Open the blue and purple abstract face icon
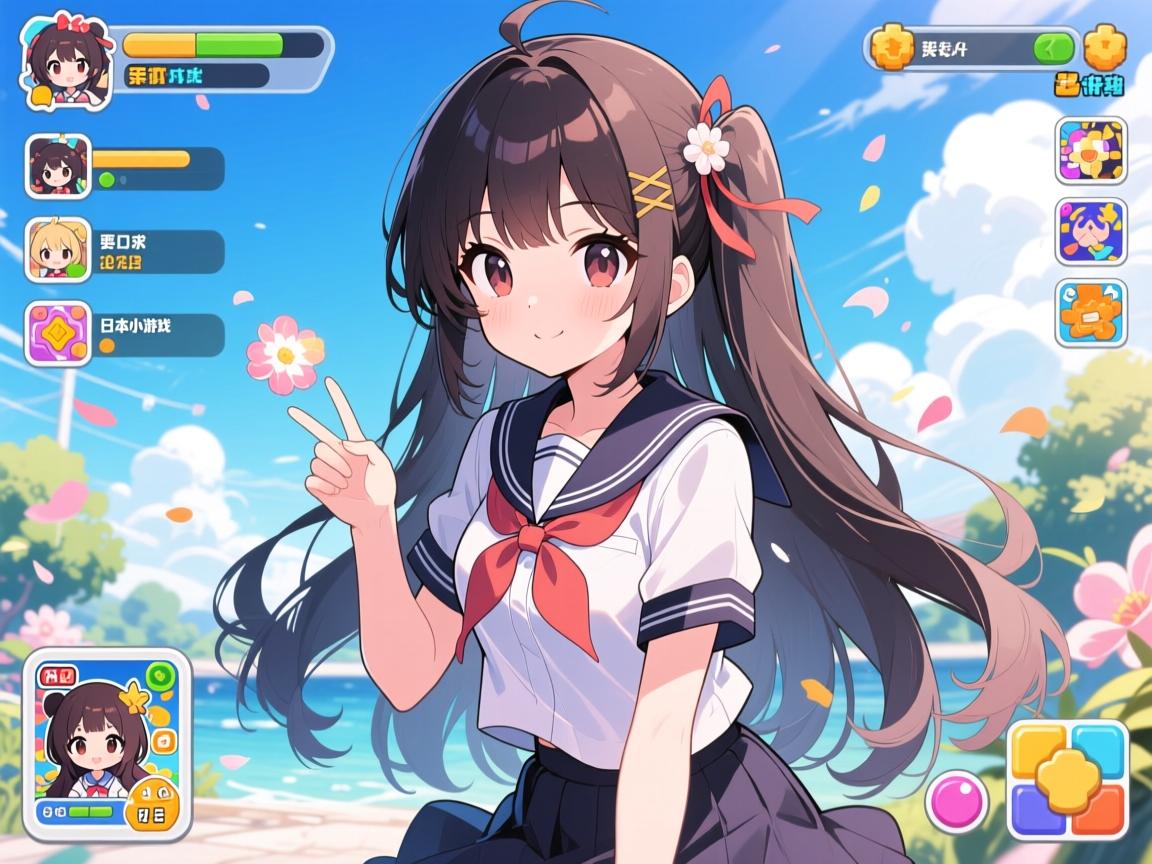This screenshot has height=864, width=1152. tap(1090, 232)
